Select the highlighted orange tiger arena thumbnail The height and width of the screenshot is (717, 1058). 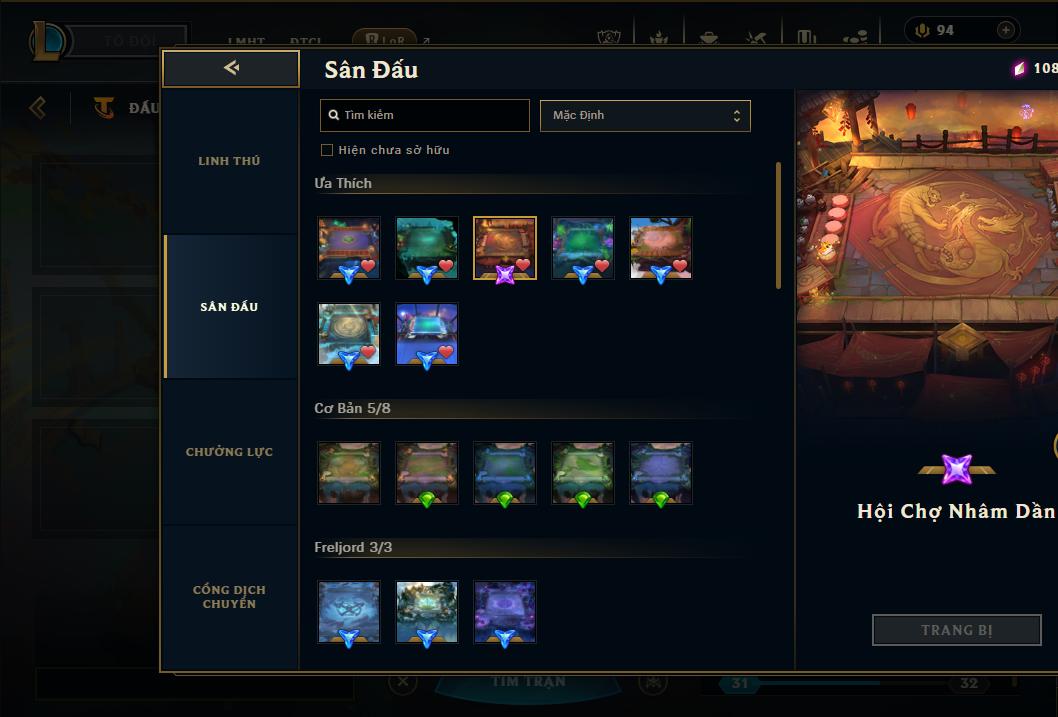click(x=504, y=247)
